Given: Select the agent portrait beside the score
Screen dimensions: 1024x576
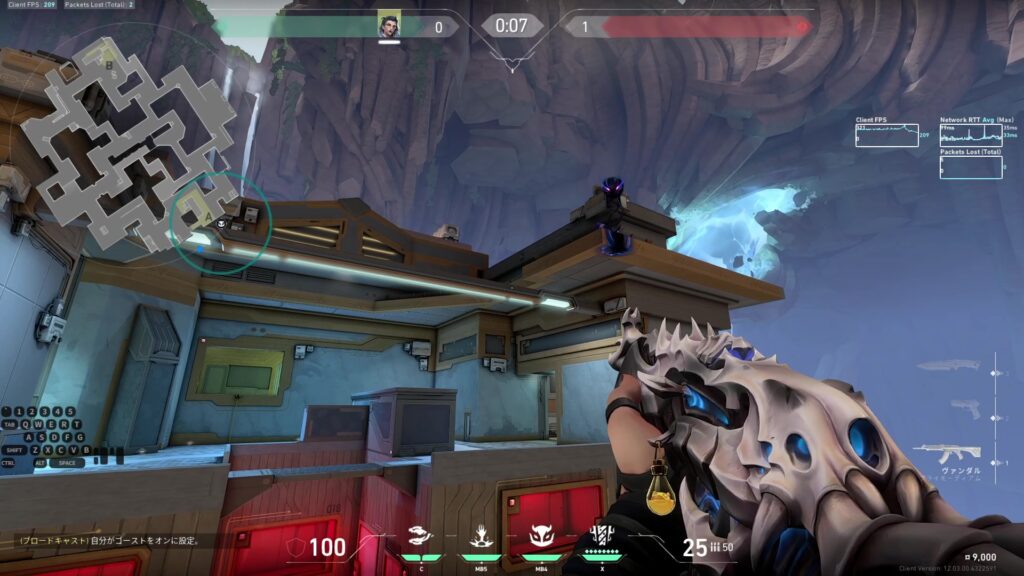Looking at the screenshot, I should point(389,26).
